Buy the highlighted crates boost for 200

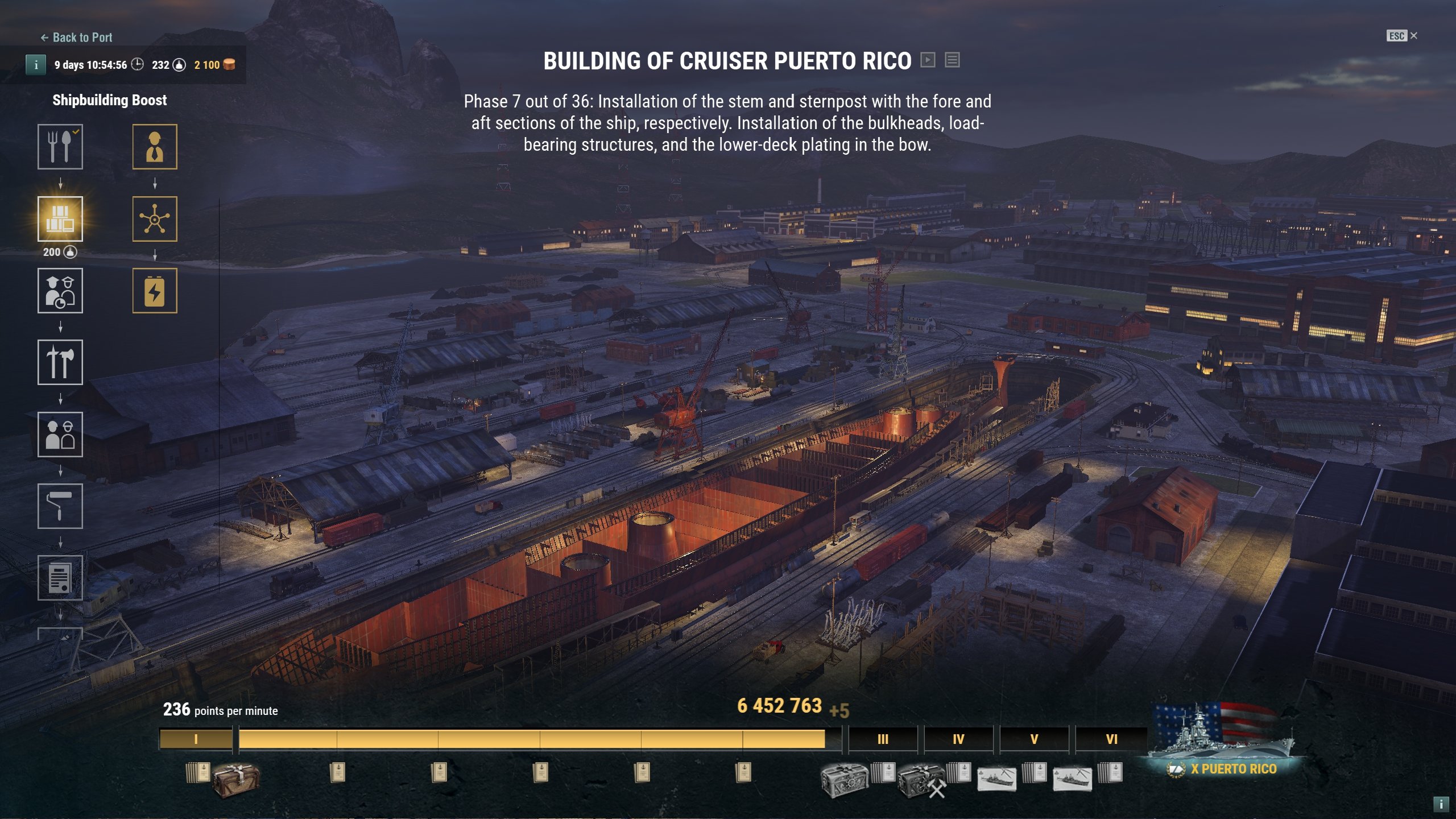[x=60, y=219]
